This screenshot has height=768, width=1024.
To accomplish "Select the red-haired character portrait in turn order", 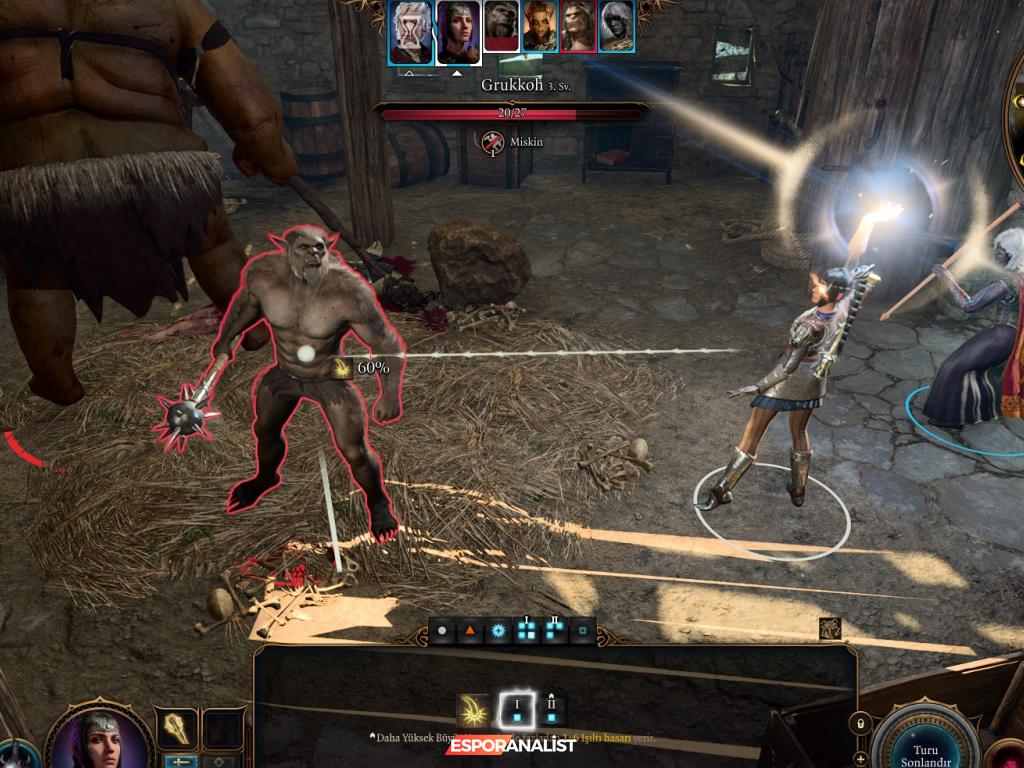I will [x=540, y=26].
